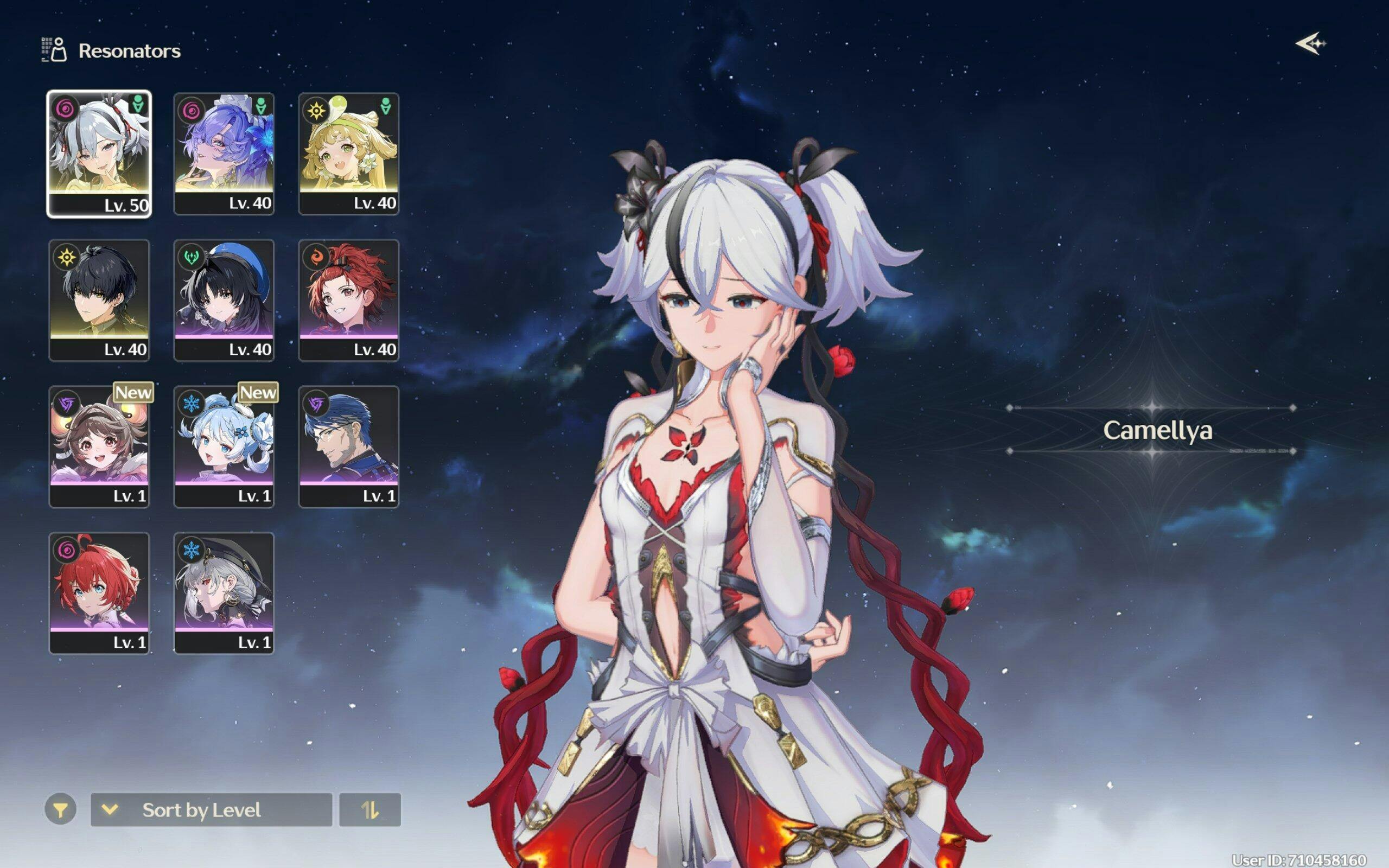
Task: Choose the new light-blue-haired ice resonator
Action: 224,446
